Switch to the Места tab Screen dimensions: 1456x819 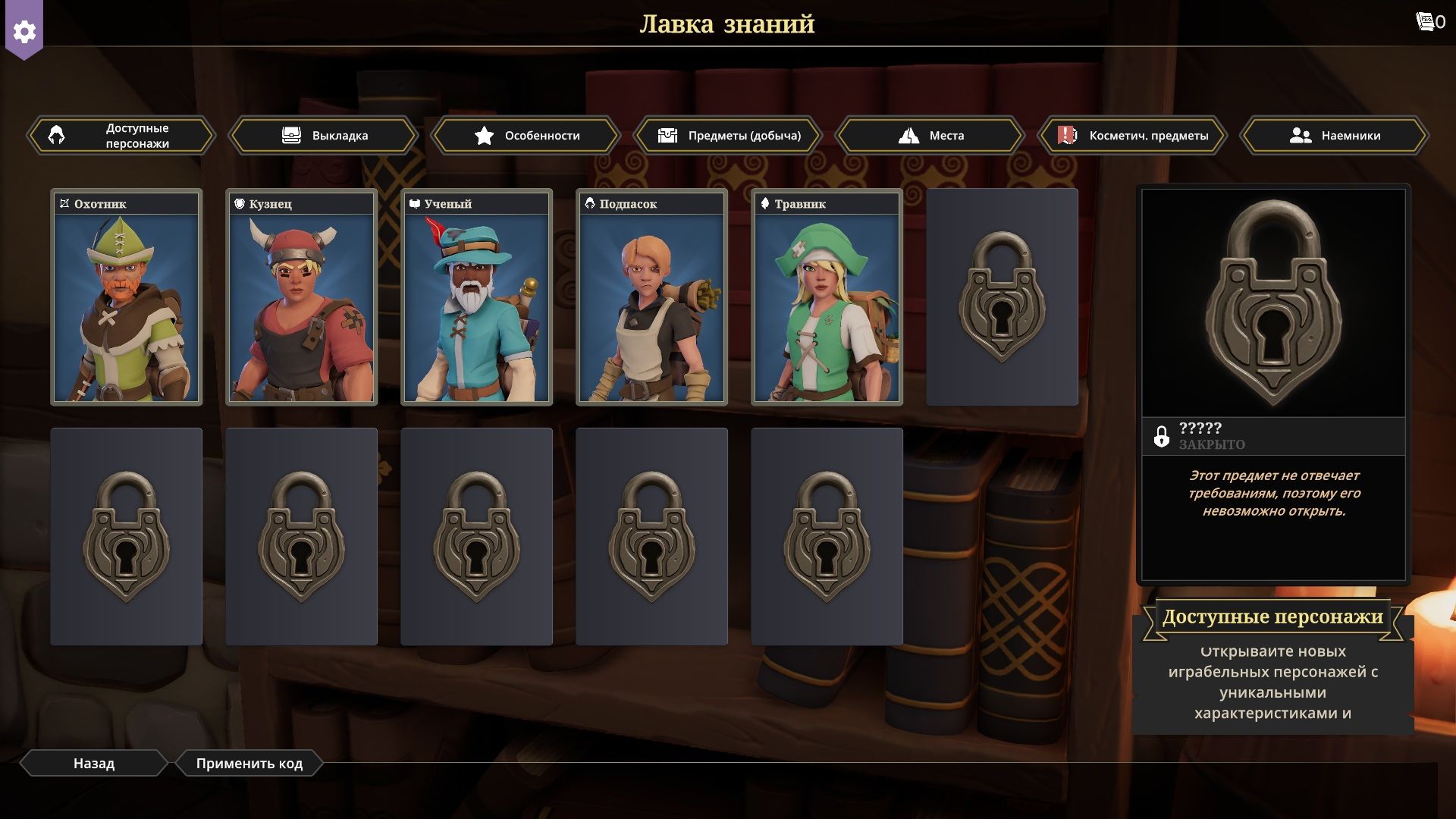tap(930, 136)
